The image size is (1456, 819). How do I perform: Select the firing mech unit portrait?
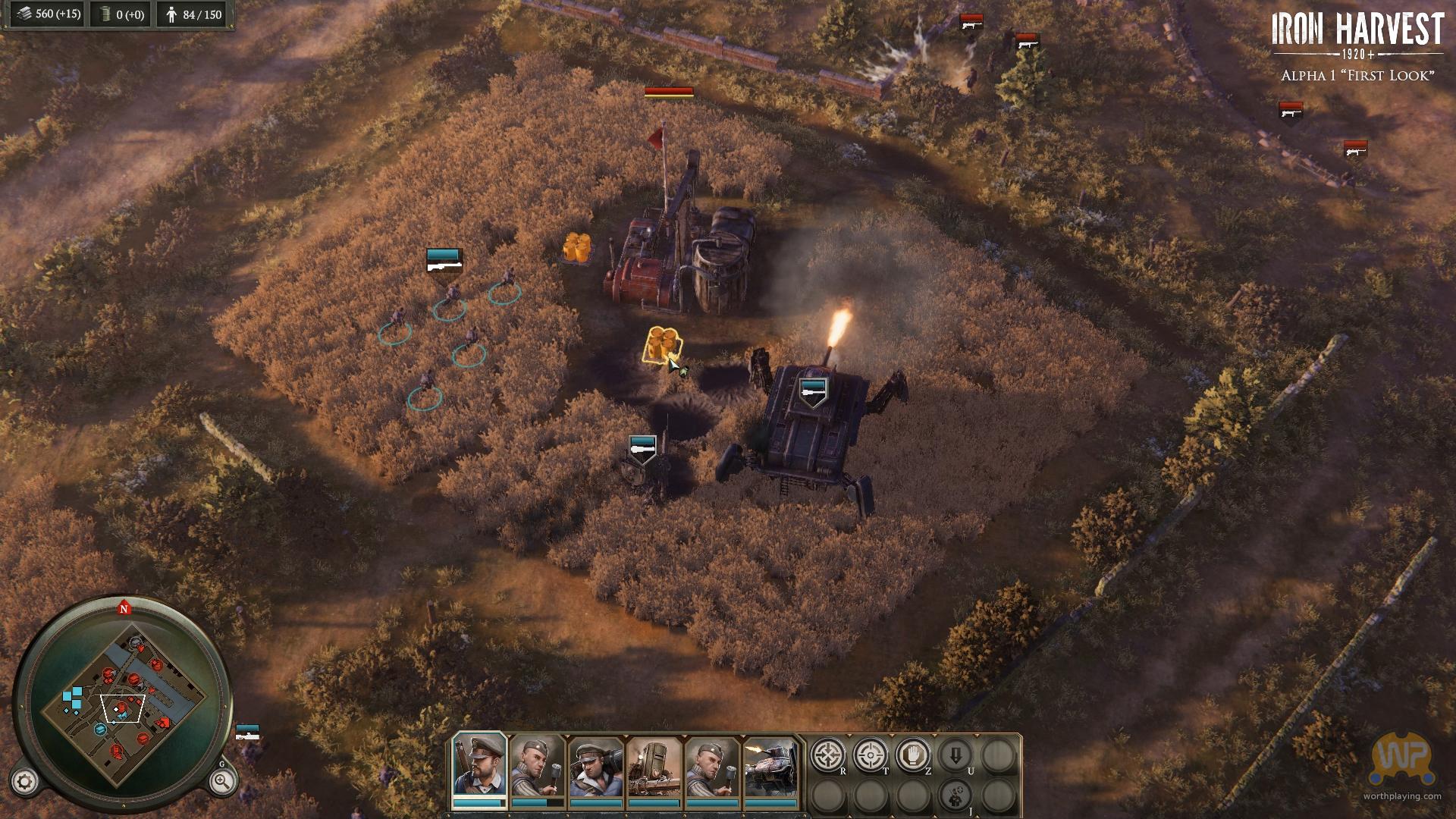tap(771, 767)
